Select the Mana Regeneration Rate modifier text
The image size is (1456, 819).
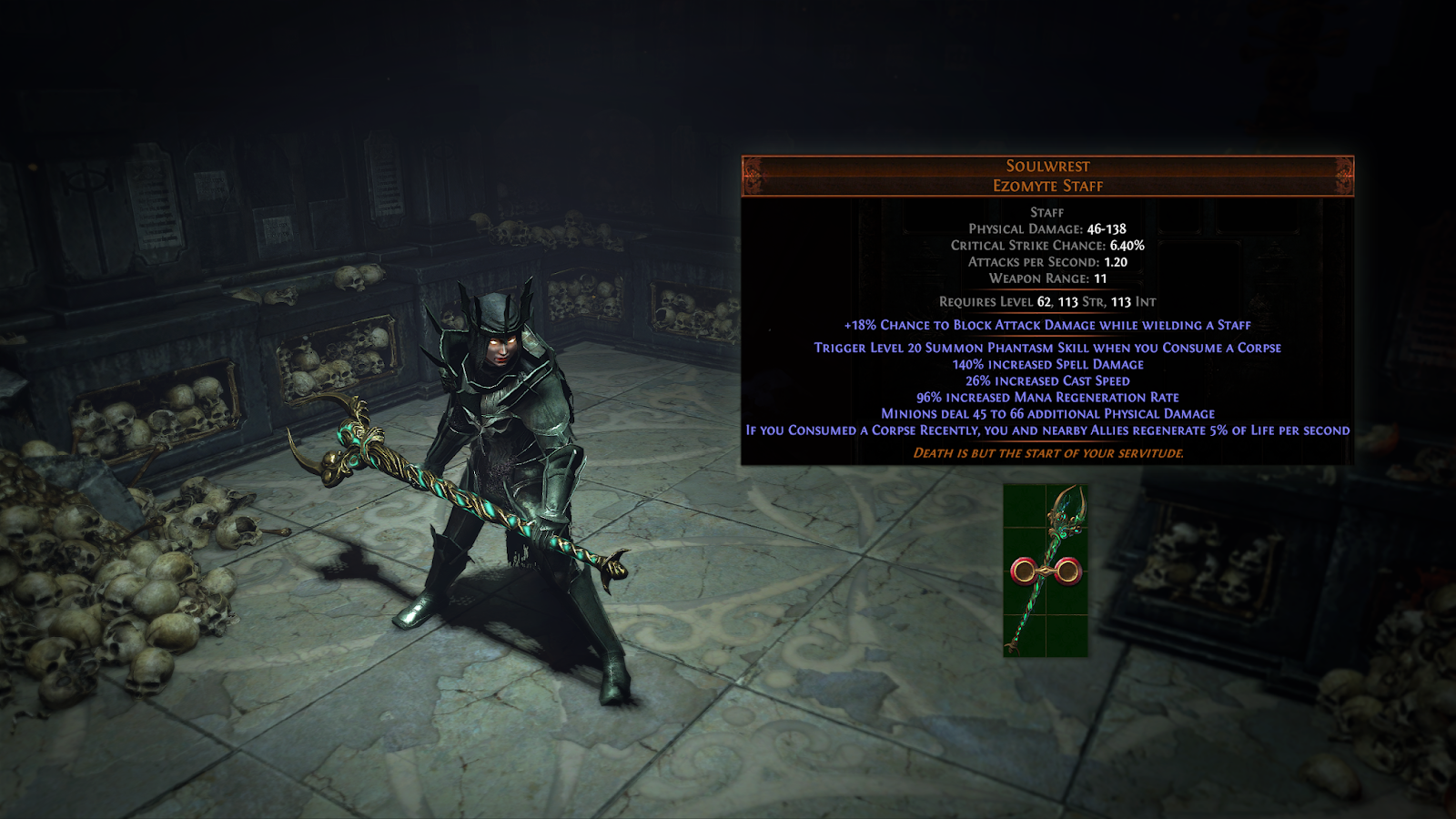1047,397
